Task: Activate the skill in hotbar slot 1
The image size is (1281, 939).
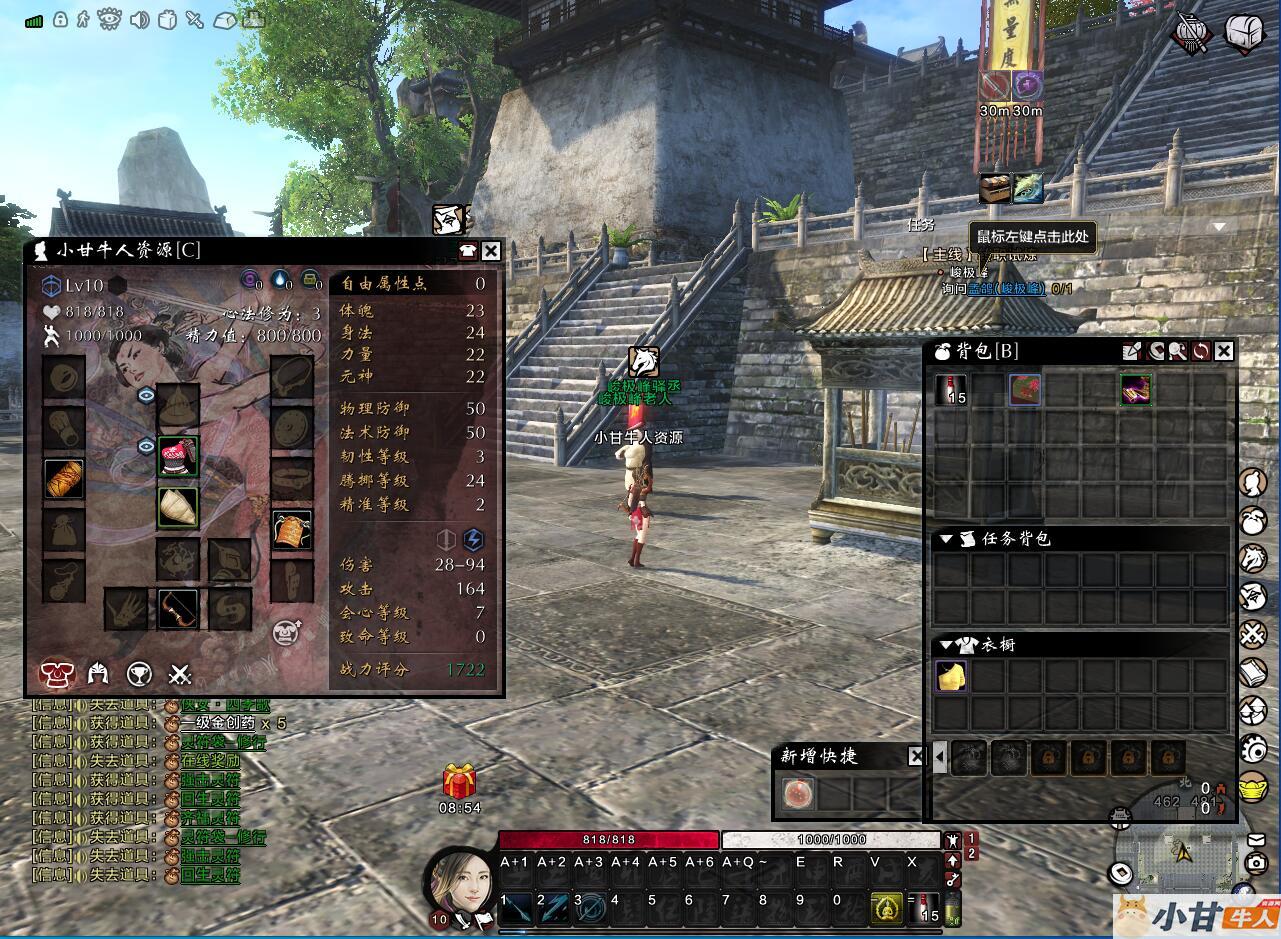Action: (516, 908)
